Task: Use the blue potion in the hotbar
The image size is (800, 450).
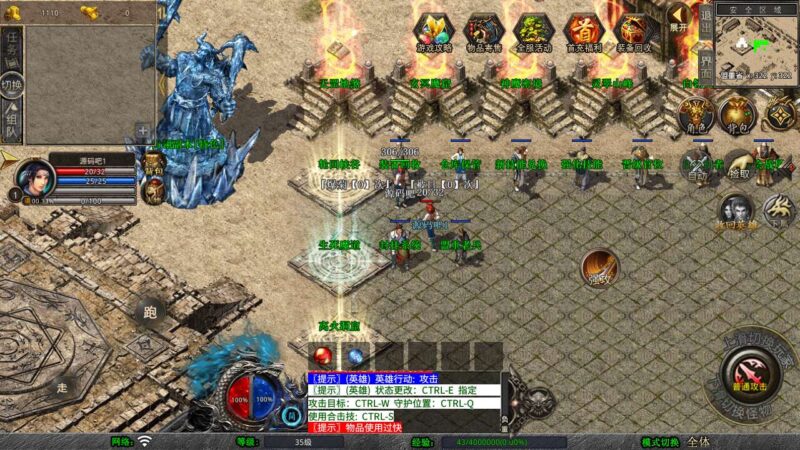Action: click(x=355, y=356)
